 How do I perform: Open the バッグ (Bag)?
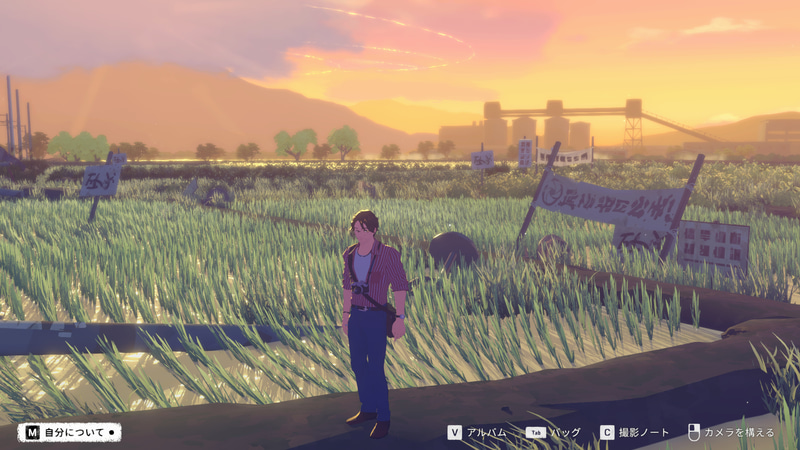(553, 433)
